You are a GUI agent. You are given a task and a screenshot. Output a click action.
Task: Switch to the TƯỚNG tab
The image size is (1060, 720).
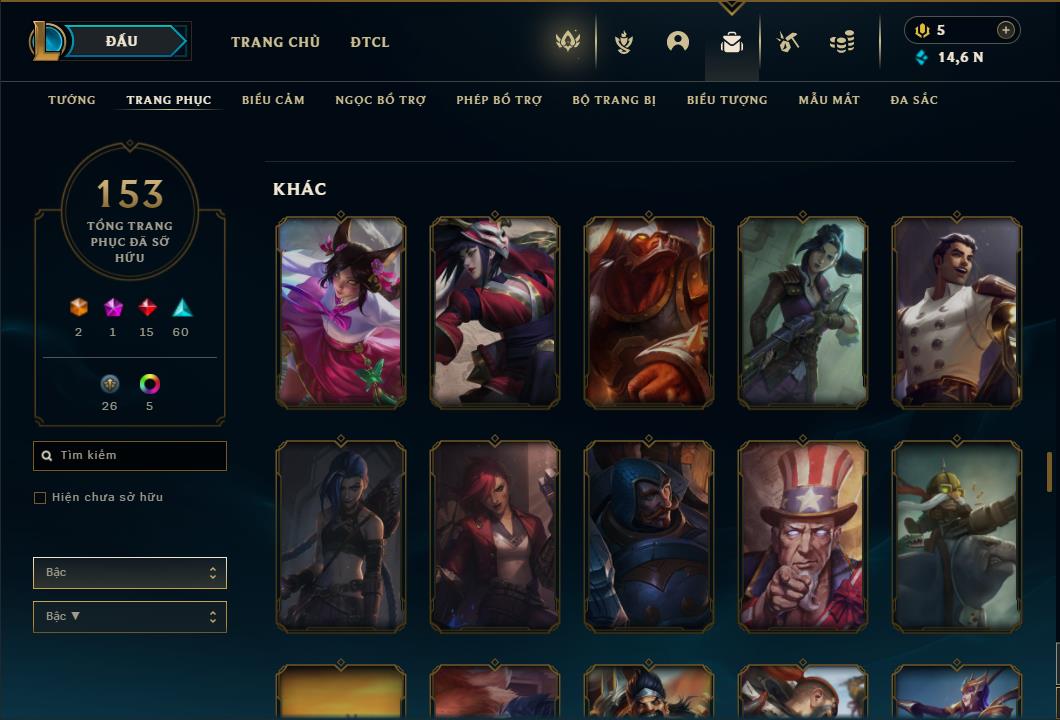tap(72, 100)
